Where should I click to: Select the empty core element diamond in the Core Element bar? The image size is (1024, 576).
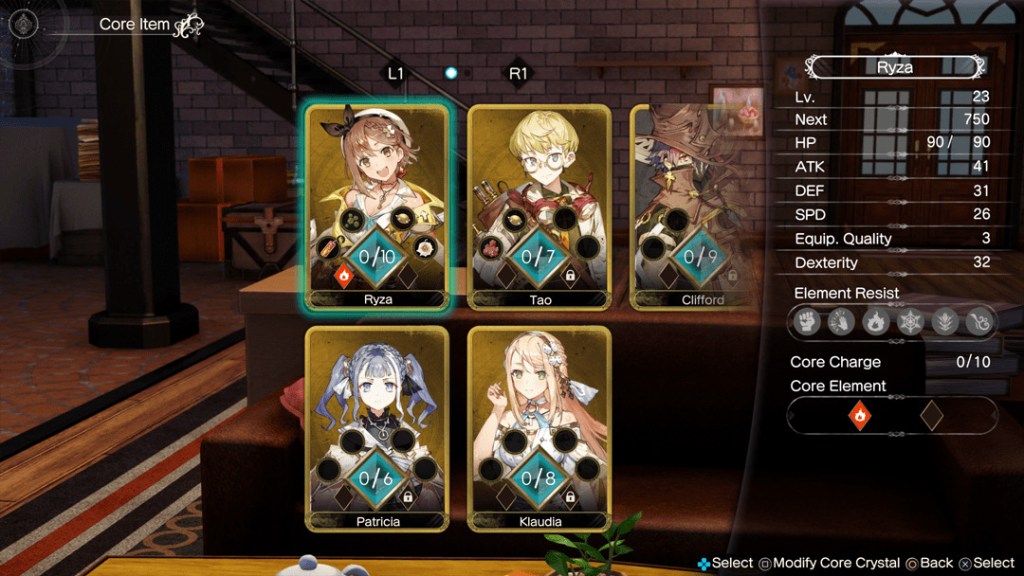[931, 415]
